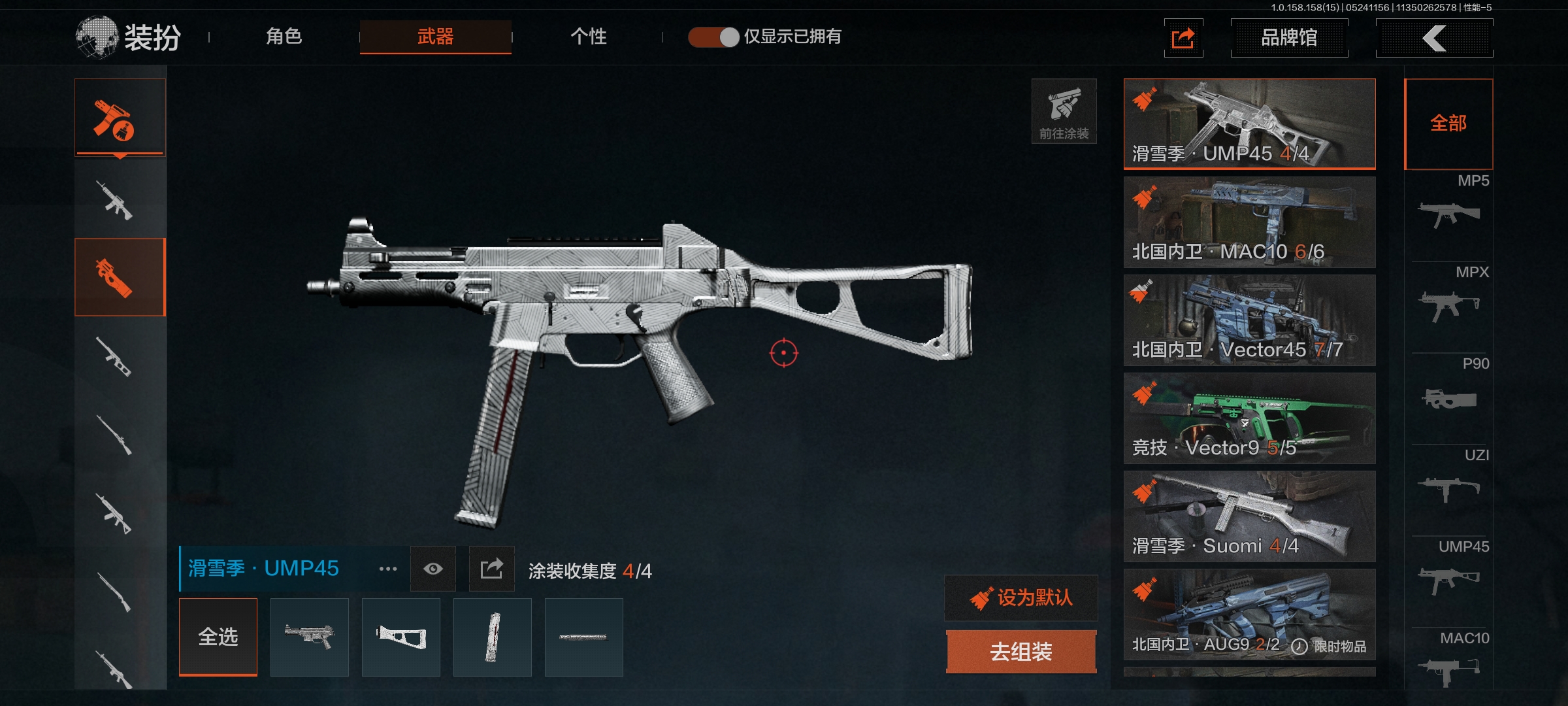Open the 品牌馆 button

coord(1288,38)
